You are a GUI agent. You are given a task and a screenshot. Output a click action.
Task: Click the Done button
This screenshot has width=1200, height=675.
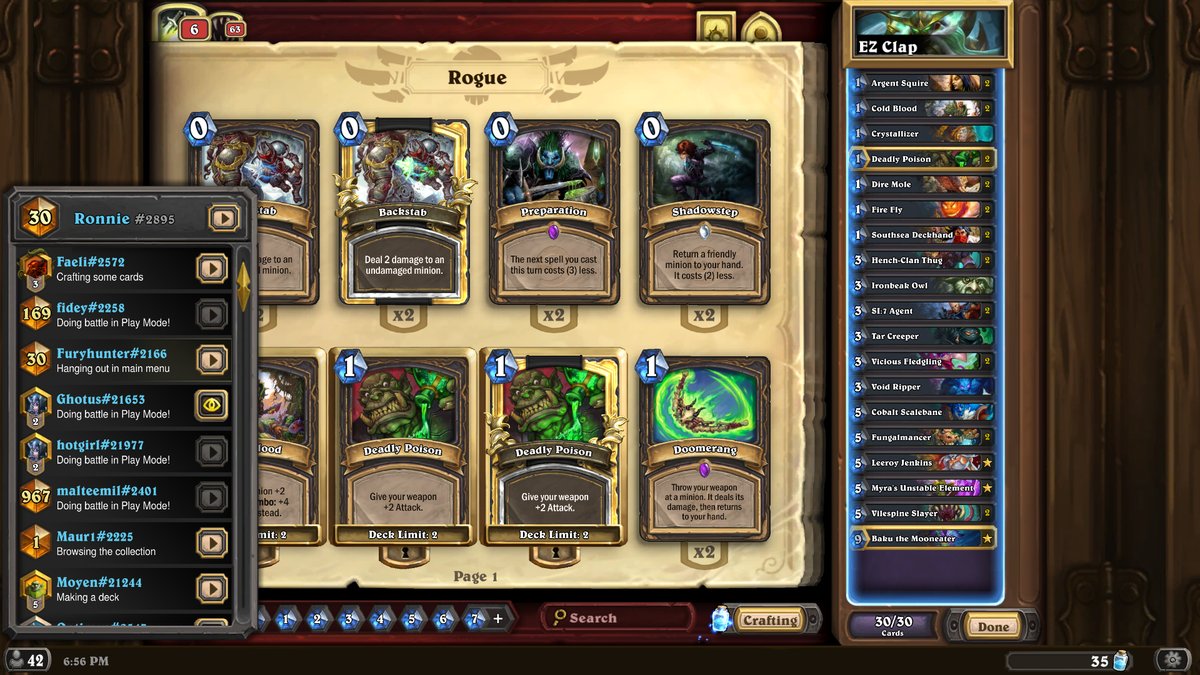pos(992,627)
